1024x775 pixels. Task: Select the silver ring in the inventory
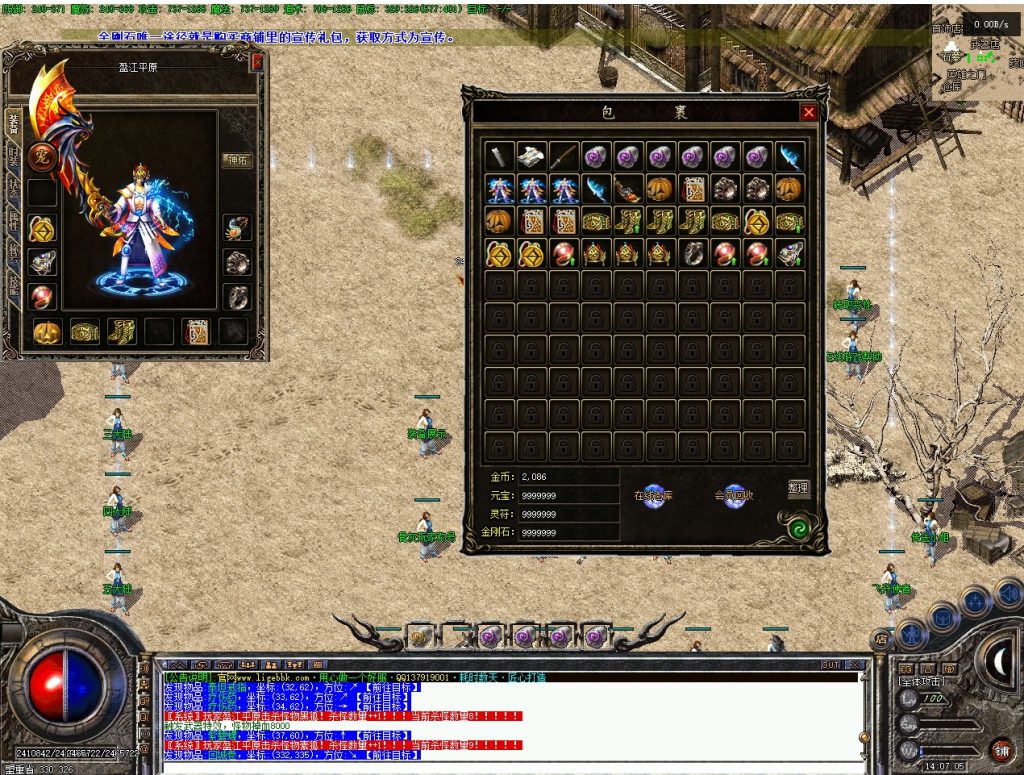point(692,253)
